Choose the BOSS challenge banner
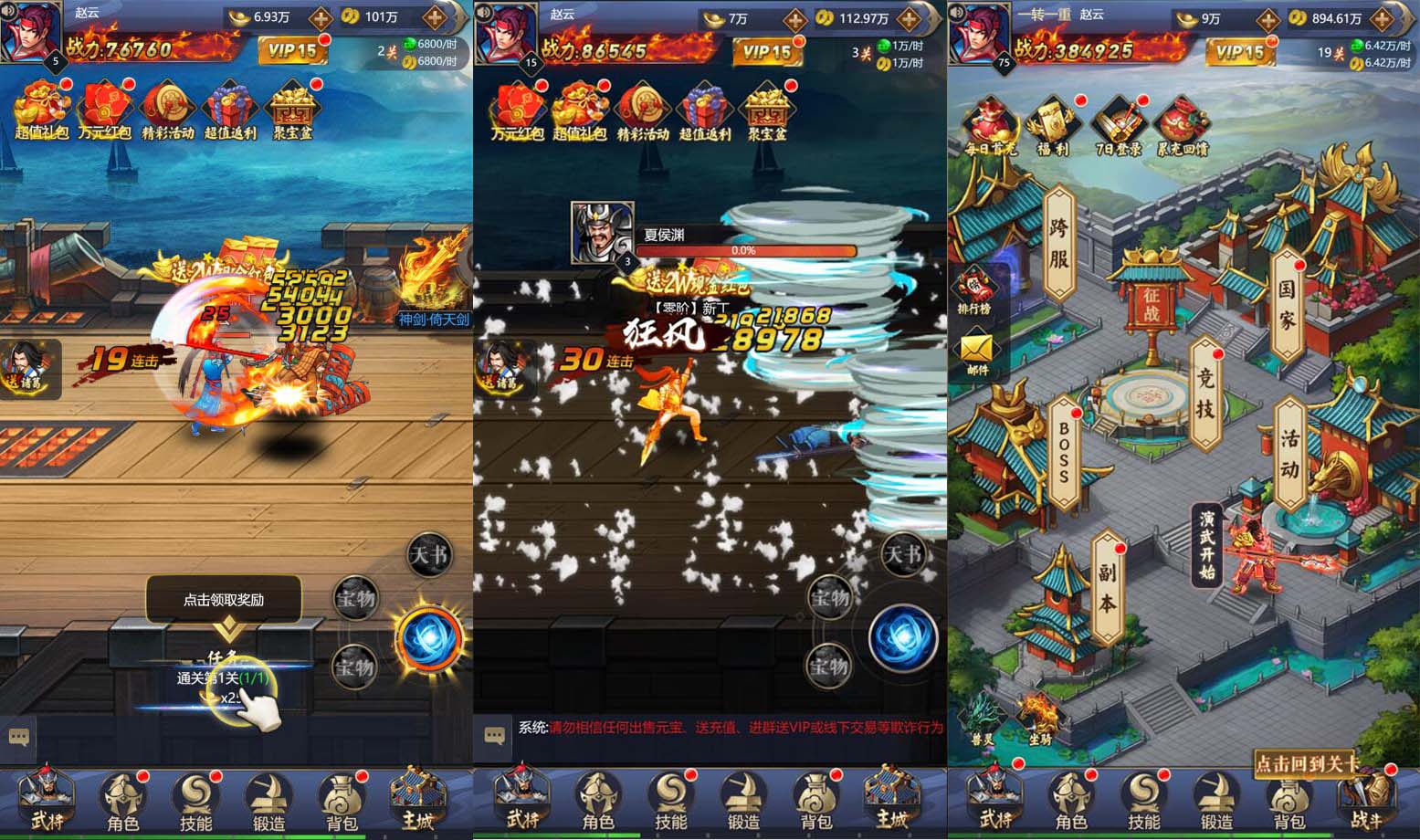The image size is (1420, 840). [x=1064, y=453]
